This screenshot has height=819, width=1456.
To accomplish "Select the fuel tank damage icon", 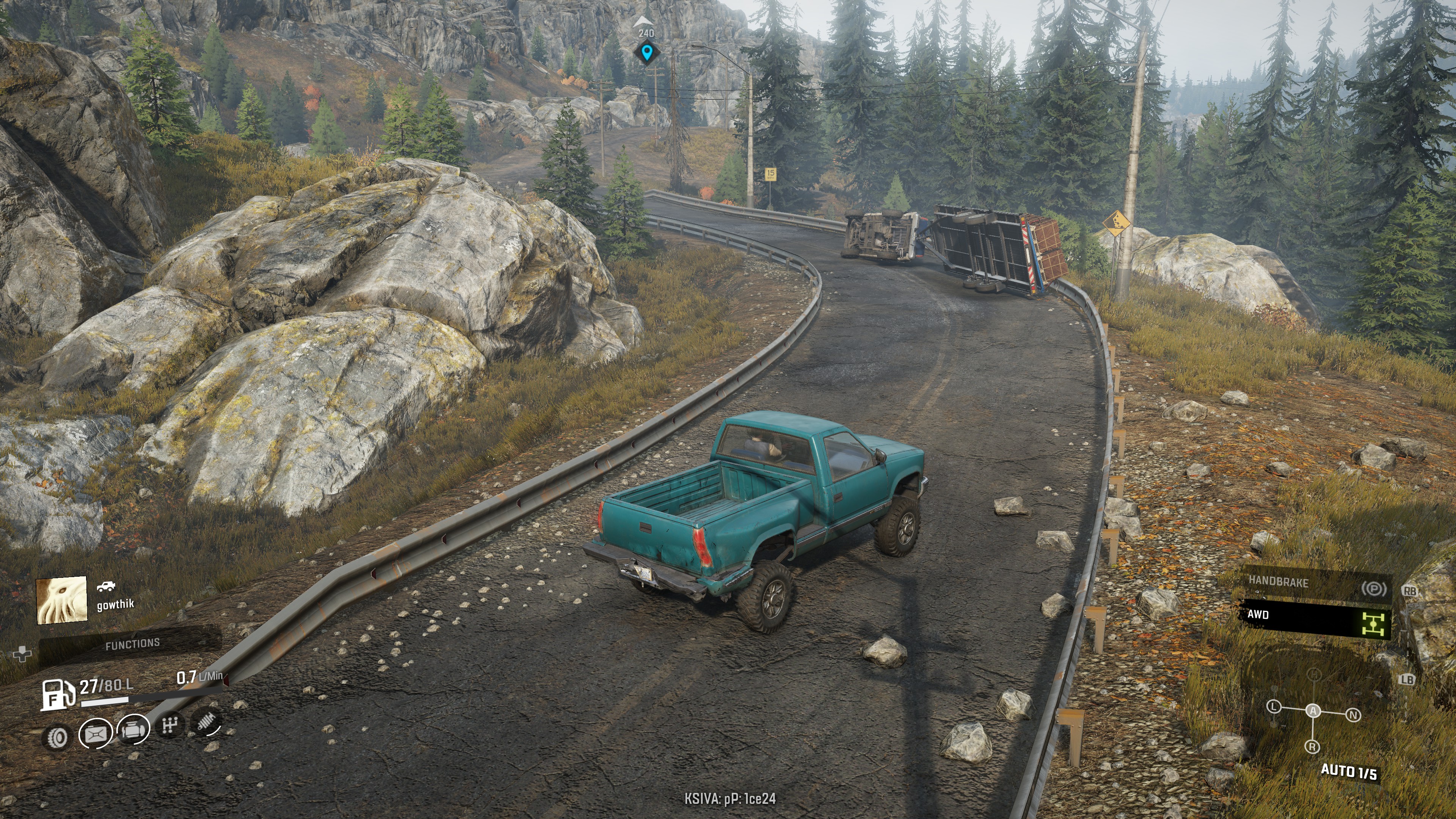I will click(96, 733).
